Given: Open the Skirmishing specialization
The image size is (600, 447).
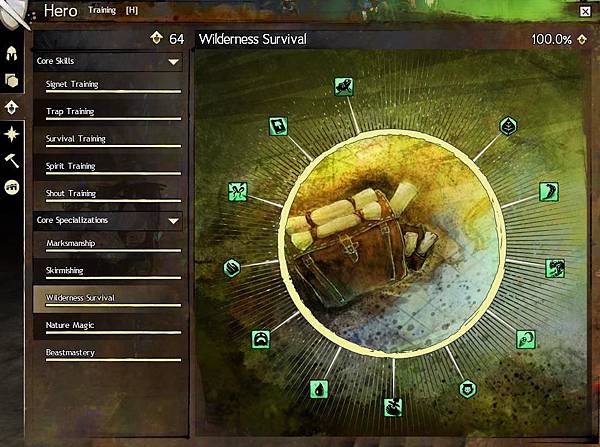Looking at the screenshot, I should (x=108, y=270).
